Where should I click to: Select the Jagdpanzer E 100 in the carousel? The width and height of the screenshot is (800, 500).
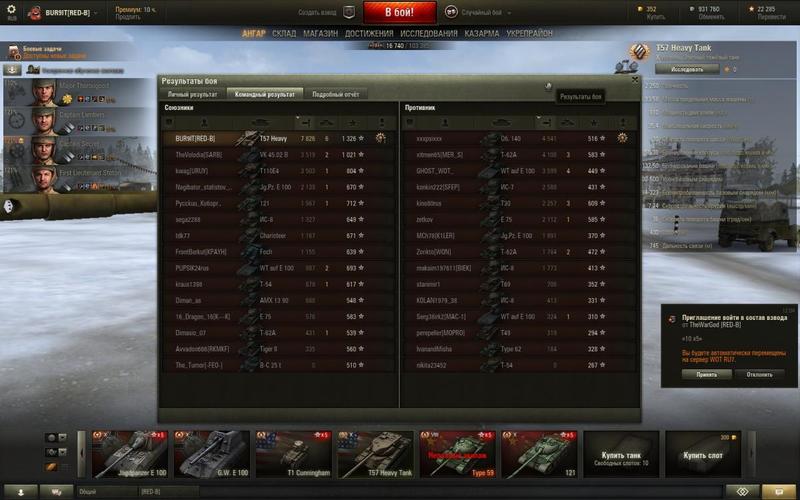(x=130, y=455)
